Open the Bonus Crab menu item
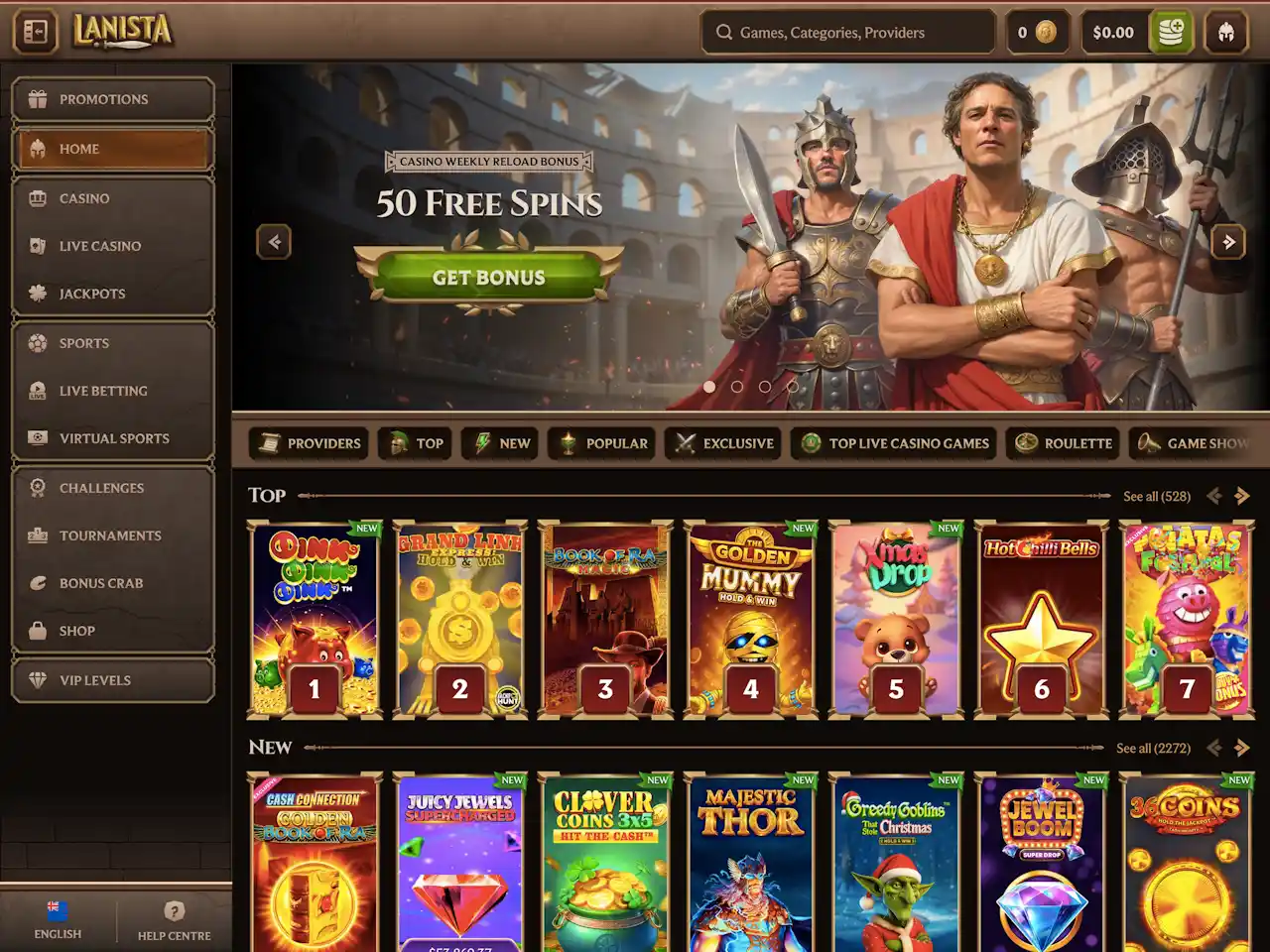 [x=113, y=583]
